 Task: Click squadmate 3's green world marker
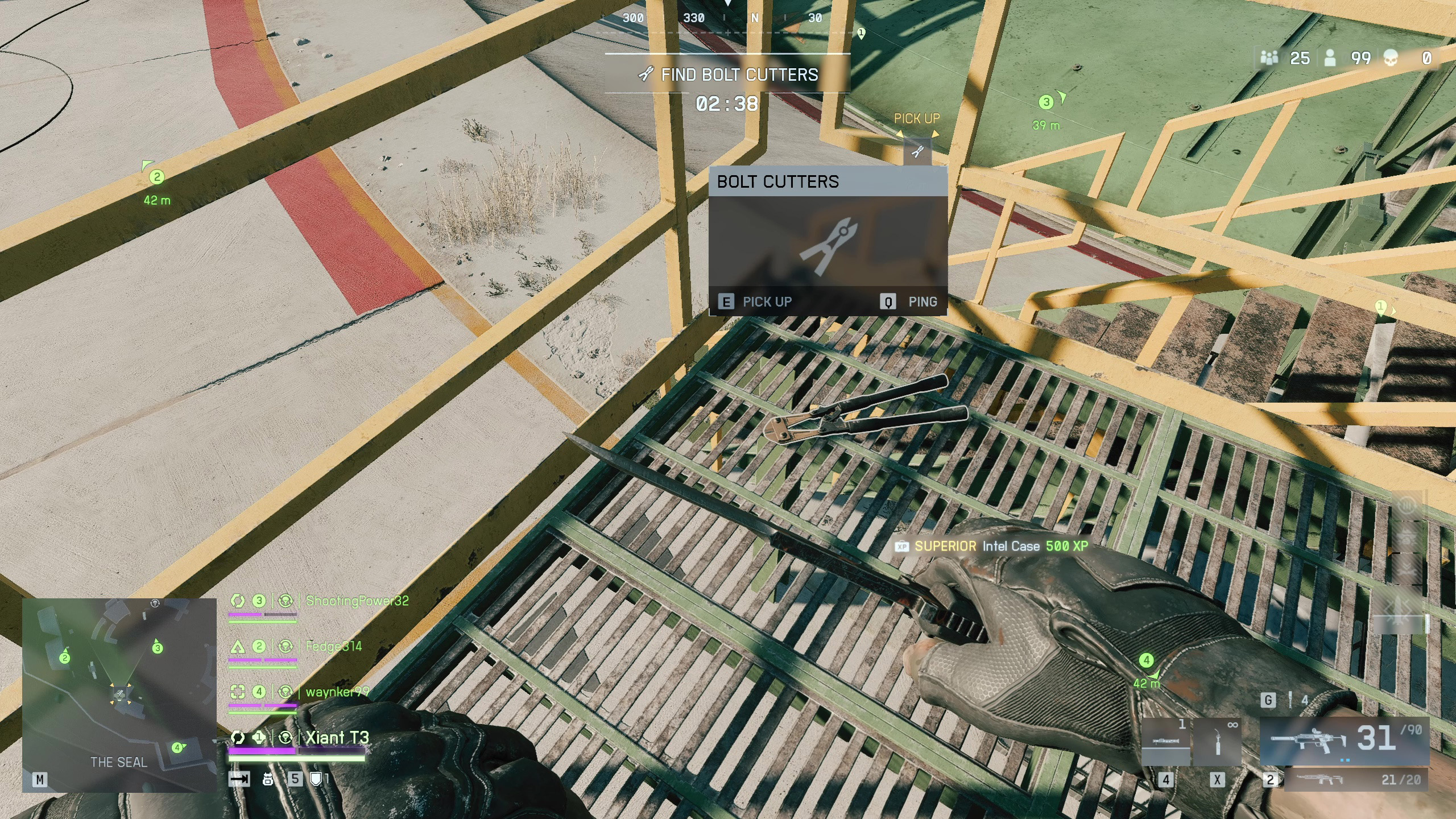point(1046,102)
